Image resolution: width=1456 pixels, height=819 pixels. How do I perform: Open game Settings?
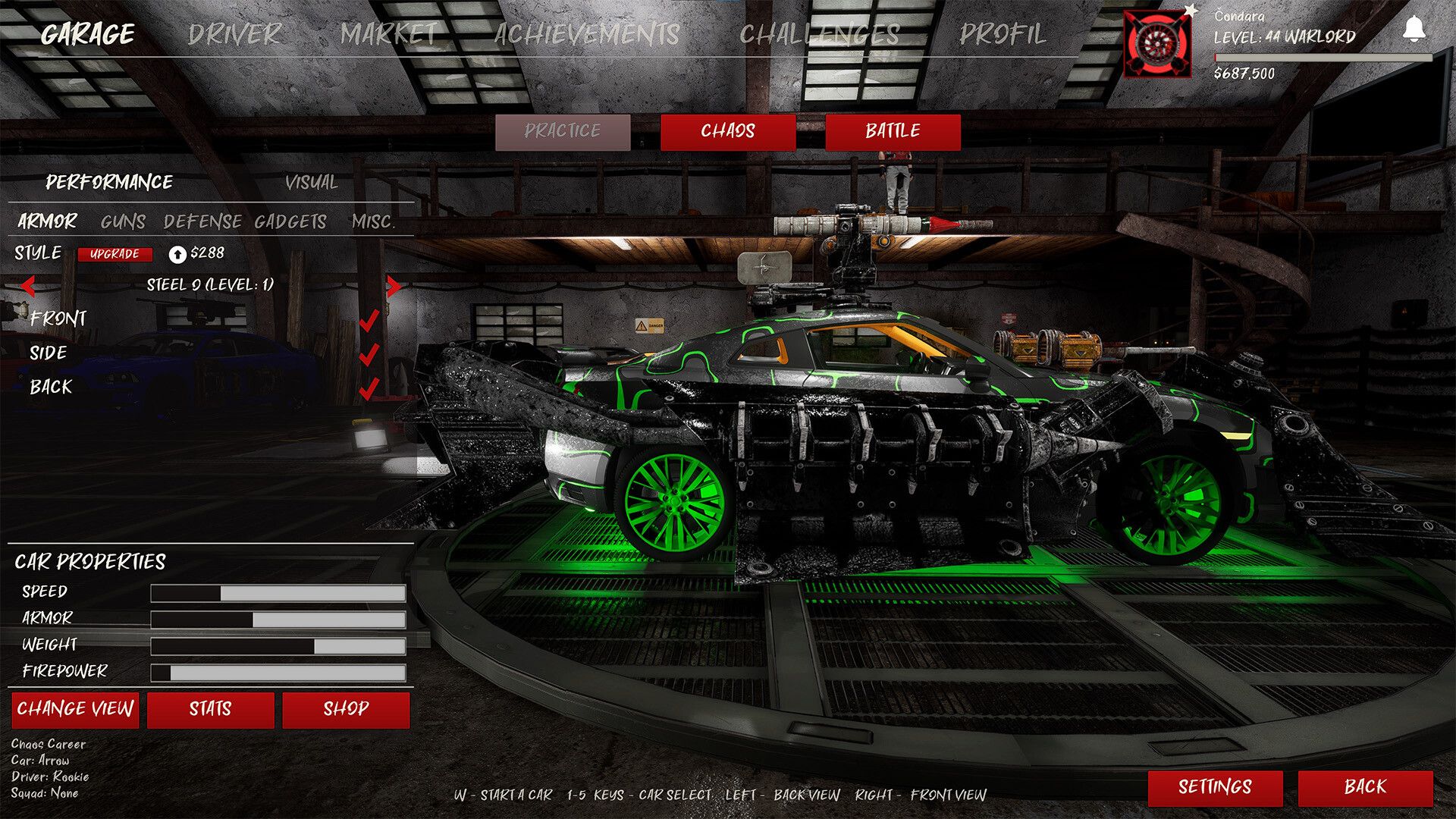[x=1215, y=787]
